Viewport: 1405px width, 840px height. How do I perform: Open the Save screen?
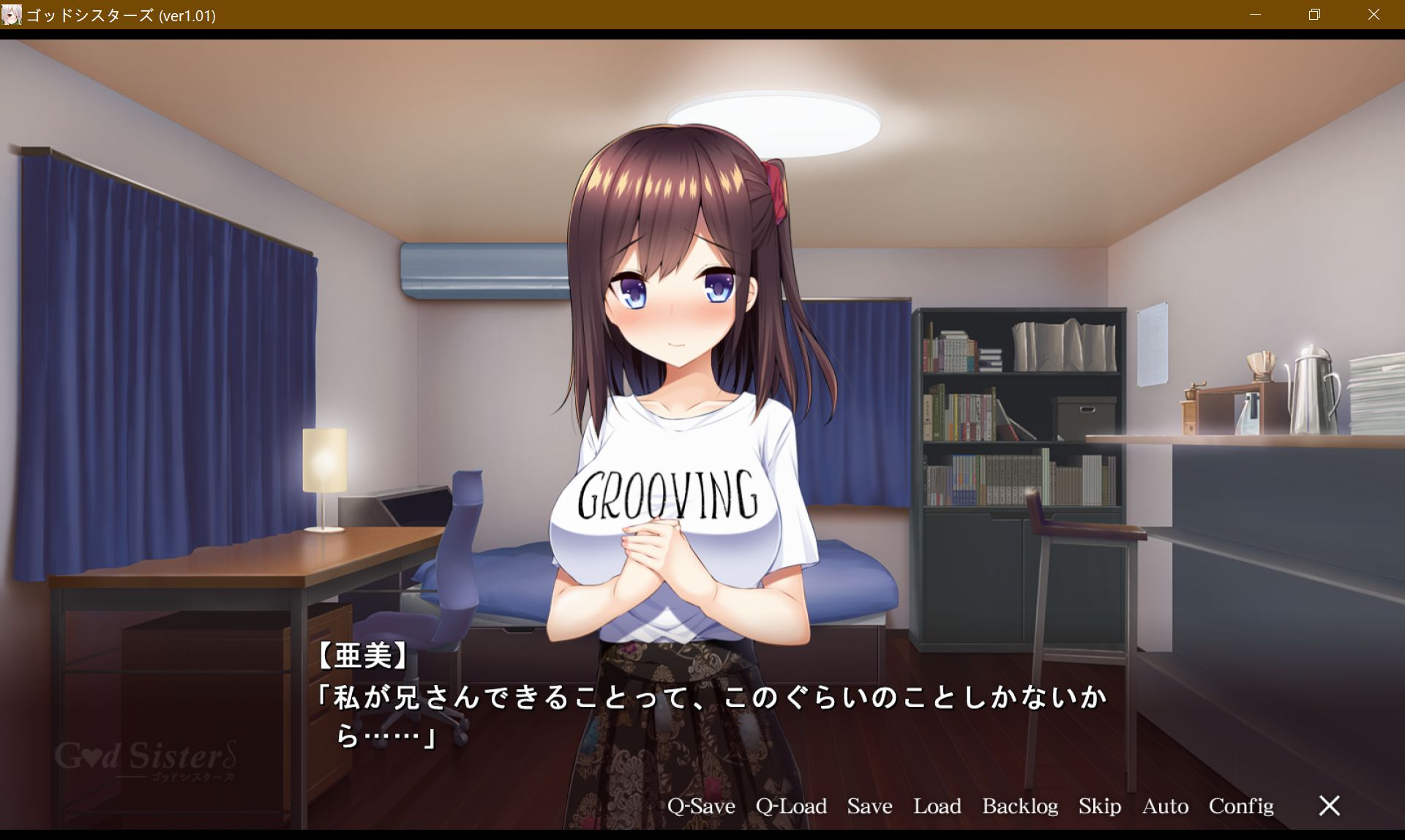pyautogui.click(x=869, y=806)
